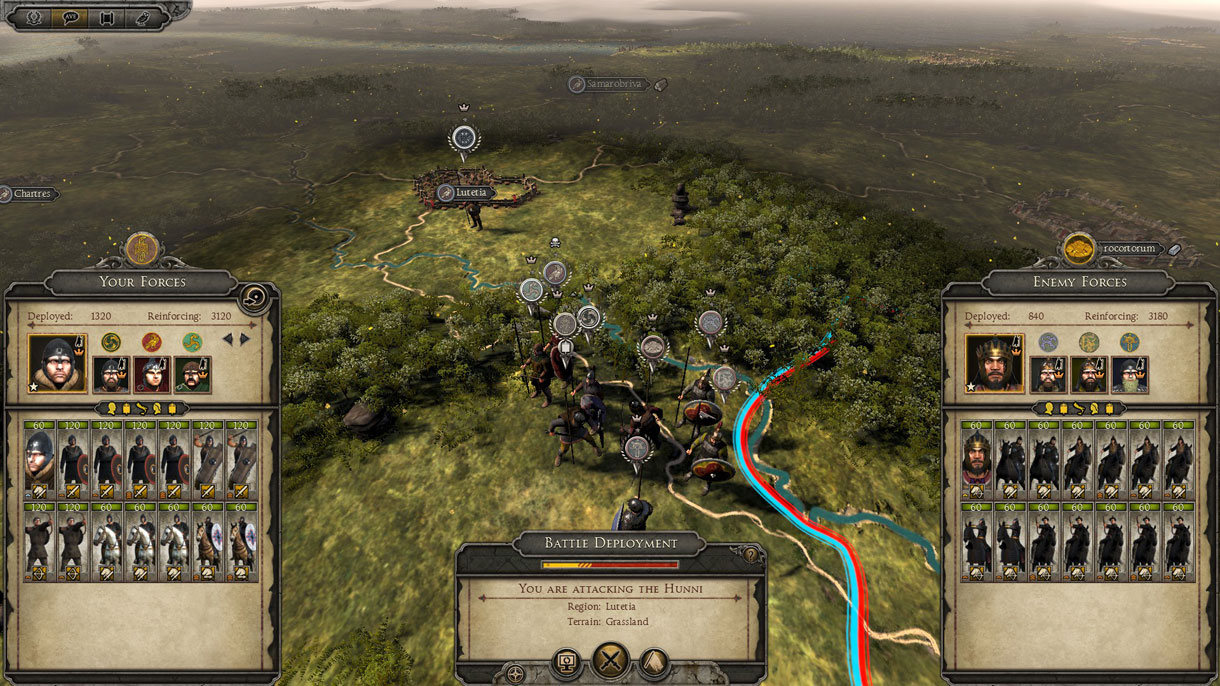Select your commanding general's large portrait
The width and height of the screenshot is (1220, 686).
[x=56, y=363]
